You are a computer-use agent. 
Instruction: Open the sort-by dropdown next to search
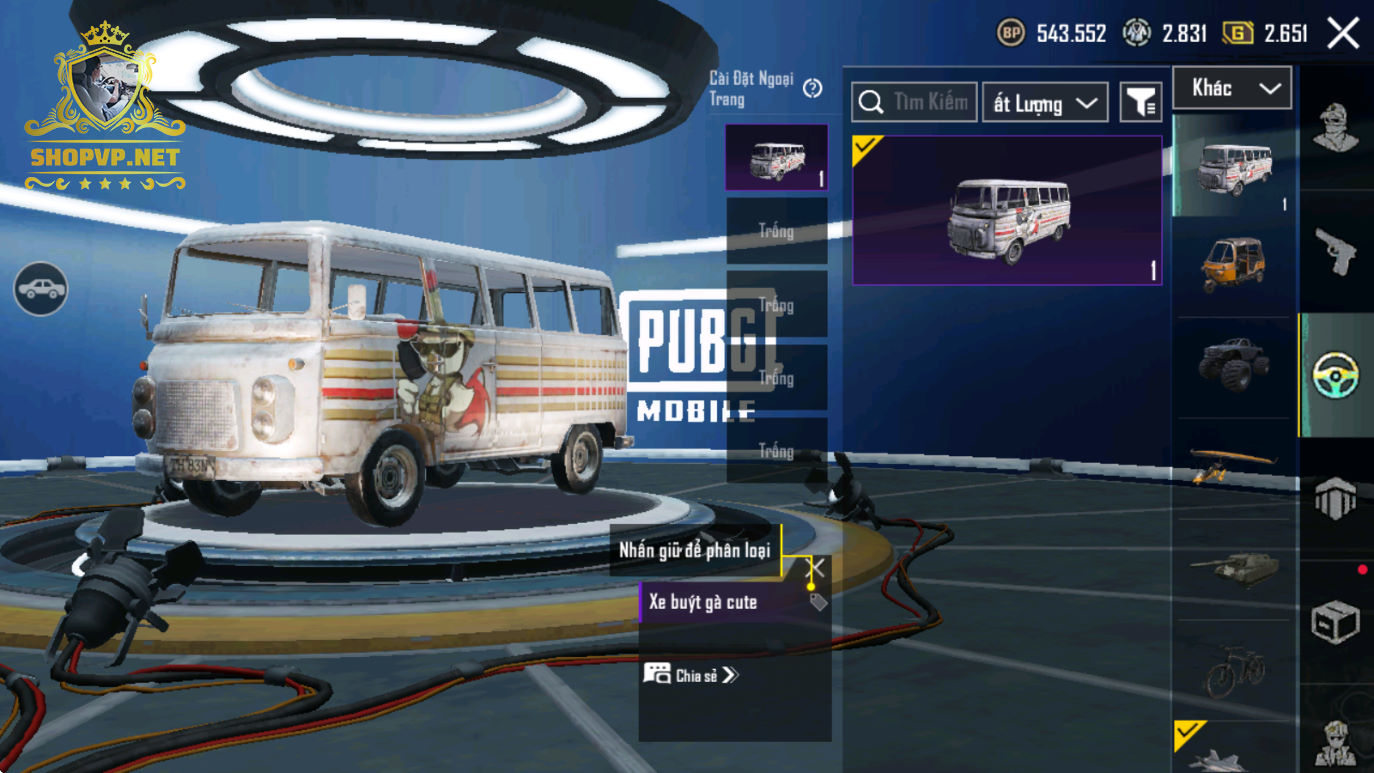pos(1045,102)
